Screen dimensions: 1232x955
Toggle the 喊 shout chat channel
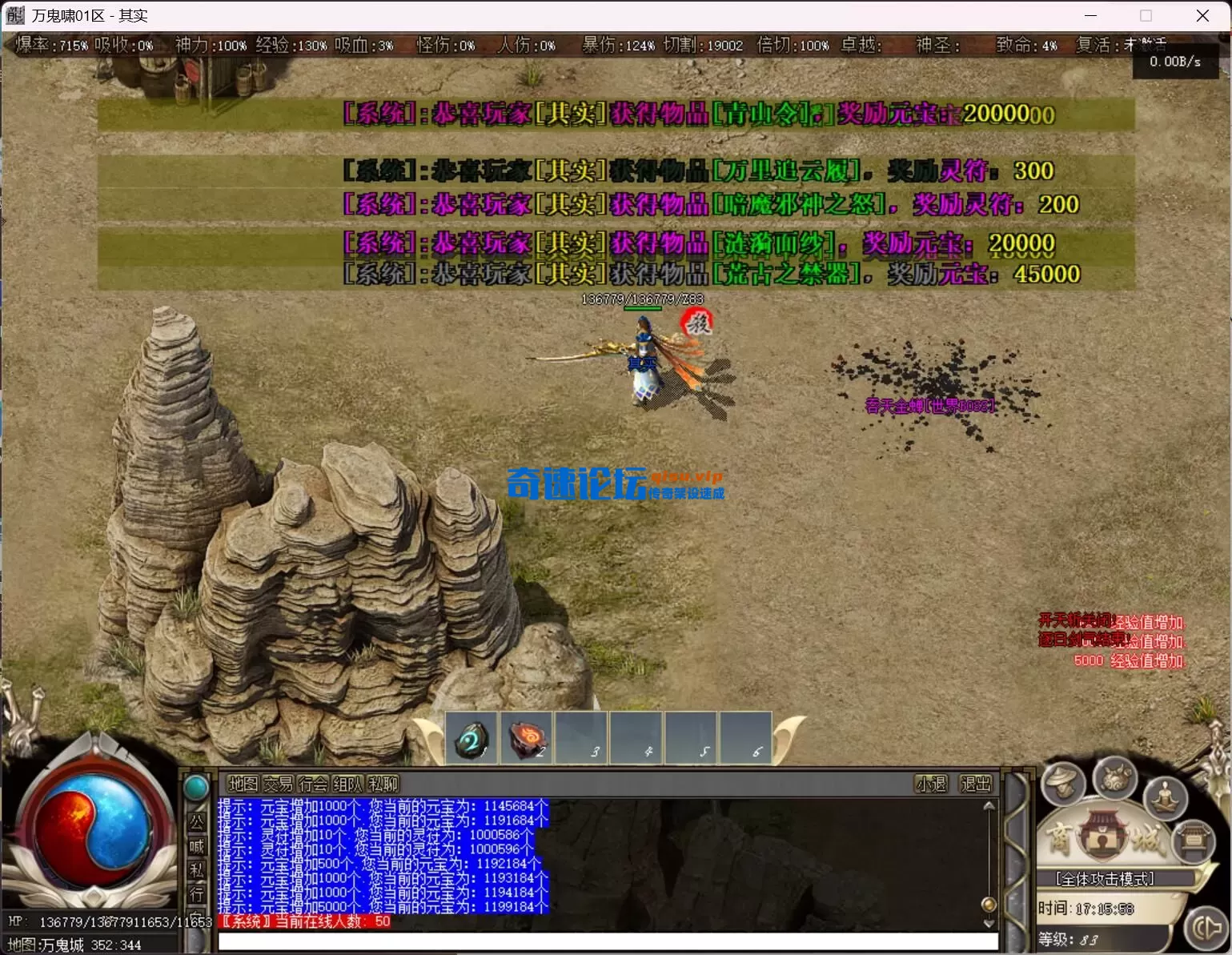coord(196,846)
